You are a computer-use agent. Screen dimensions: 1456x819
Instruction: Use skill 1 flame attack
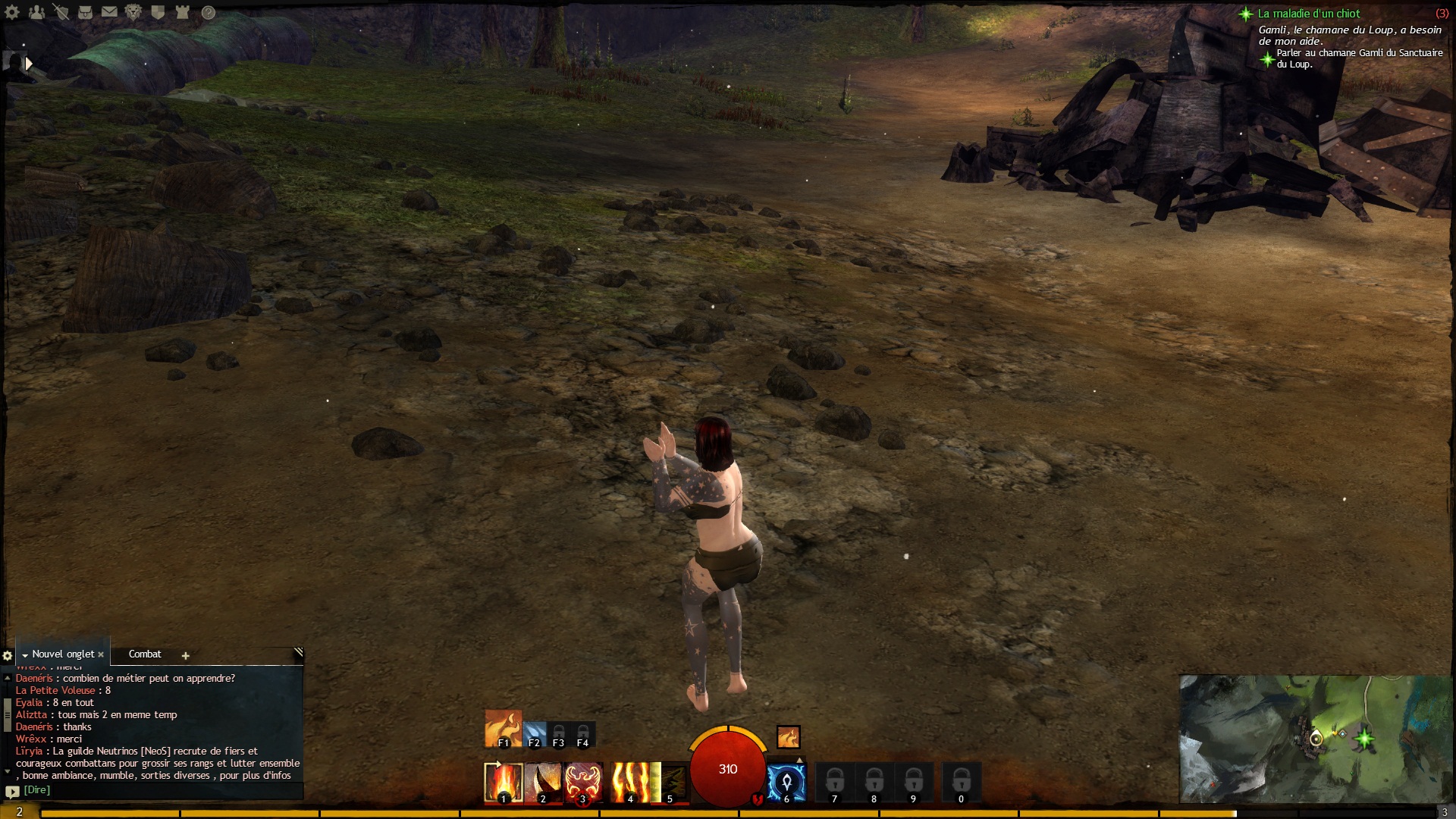(x=504, y=782)
